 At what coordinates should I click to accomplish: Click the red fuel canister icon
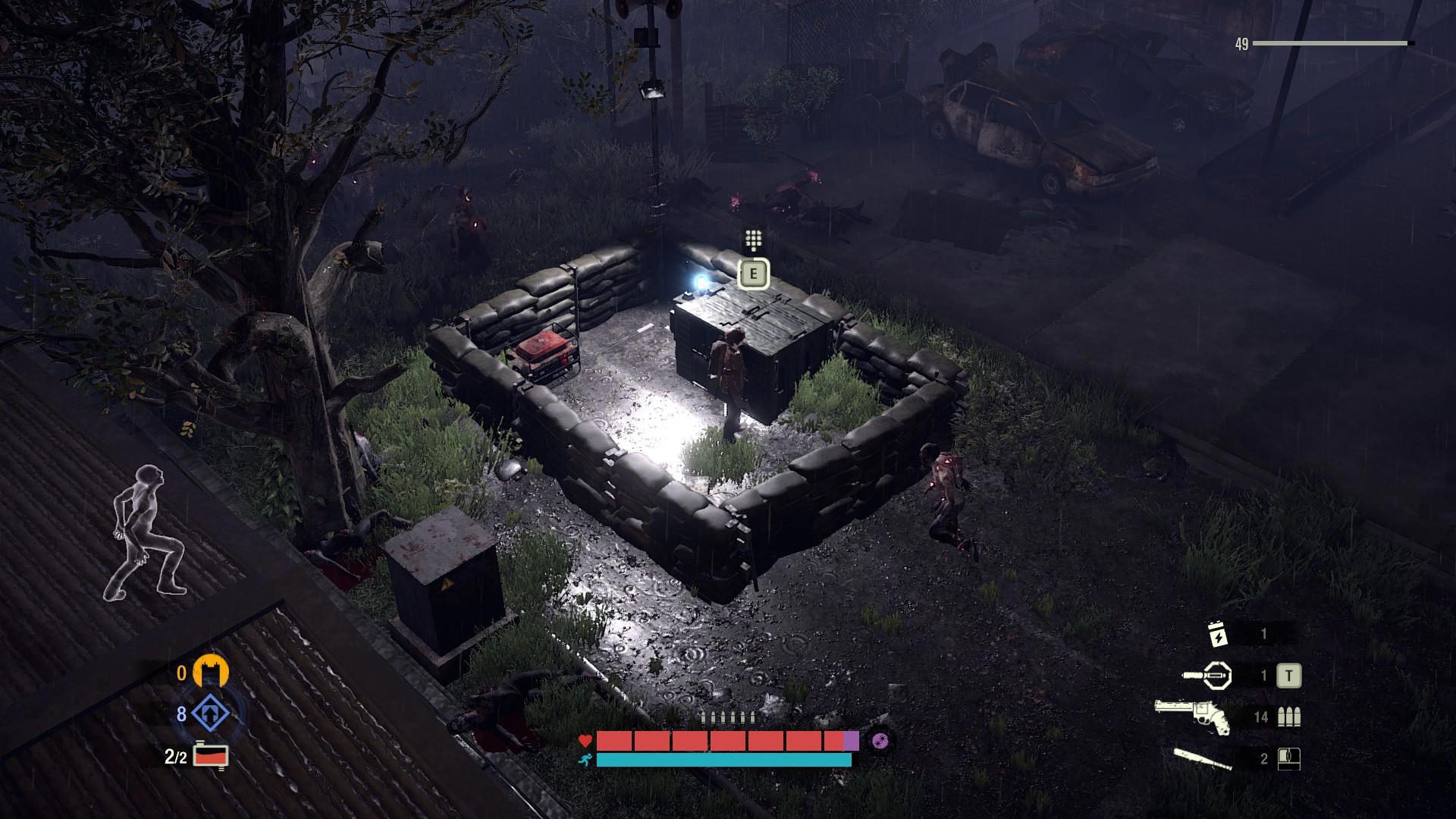[211, 755]
